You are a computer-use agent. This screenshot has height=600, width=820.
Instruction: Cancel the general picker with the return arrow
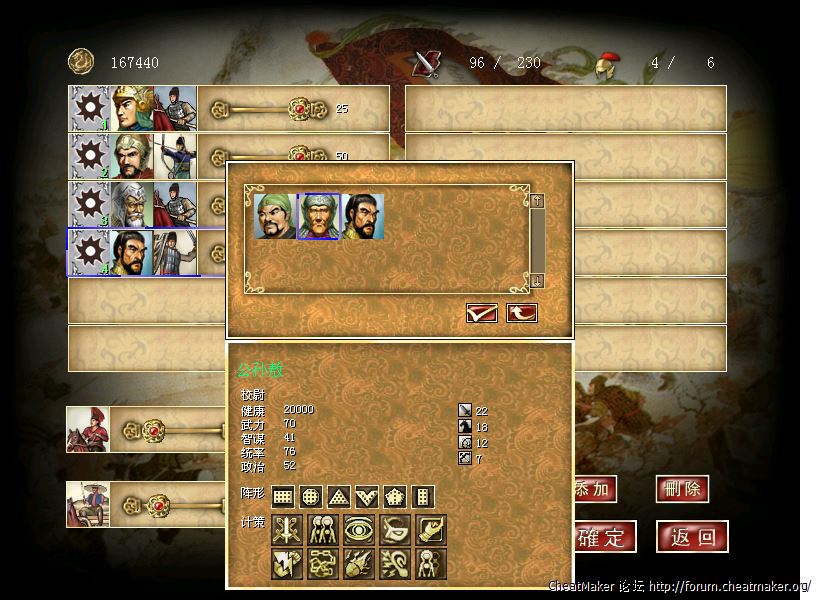(x=522, y=313)
